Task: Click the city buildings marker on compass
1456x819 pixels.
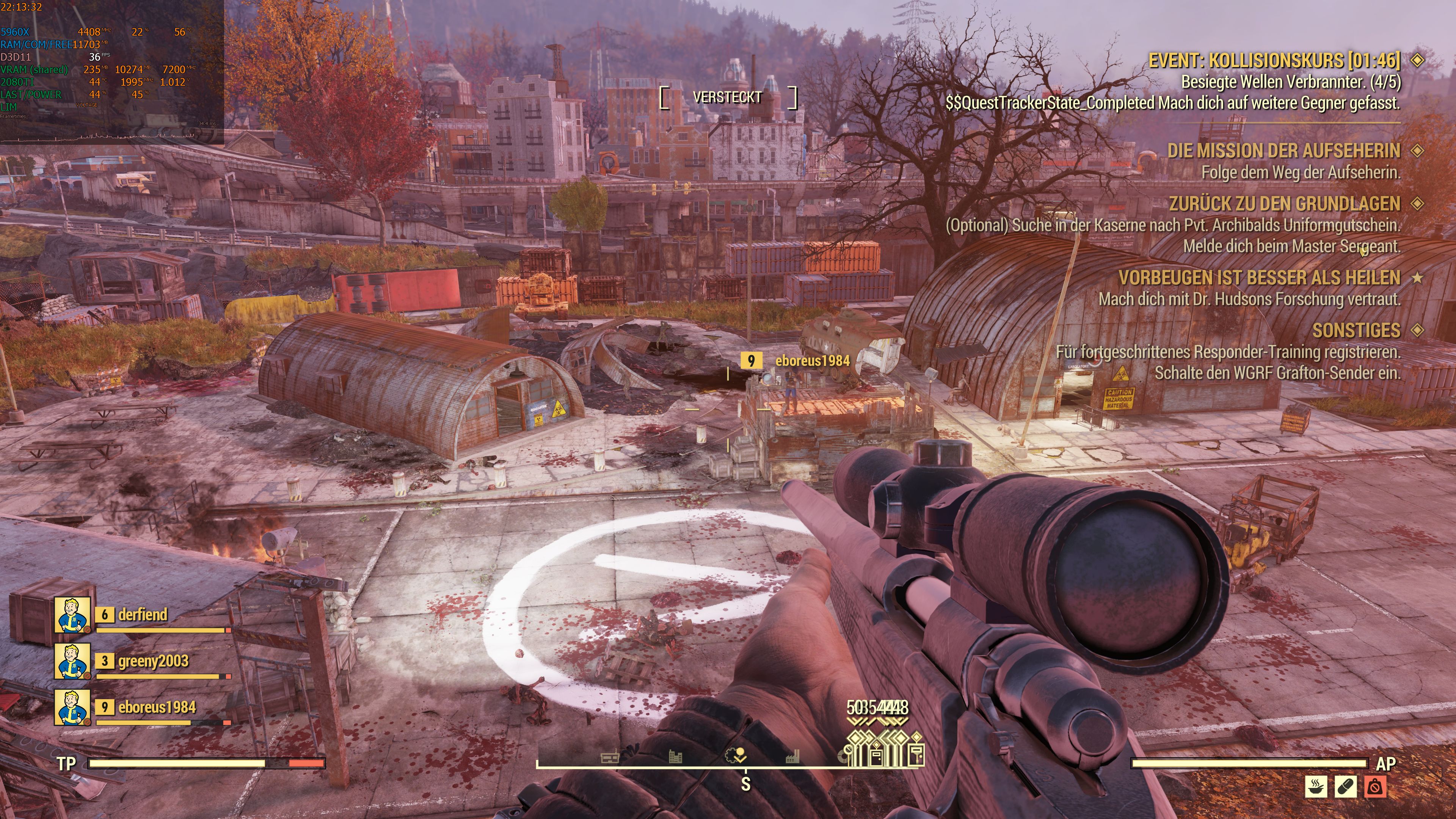Action: click(x=675, y=756)
